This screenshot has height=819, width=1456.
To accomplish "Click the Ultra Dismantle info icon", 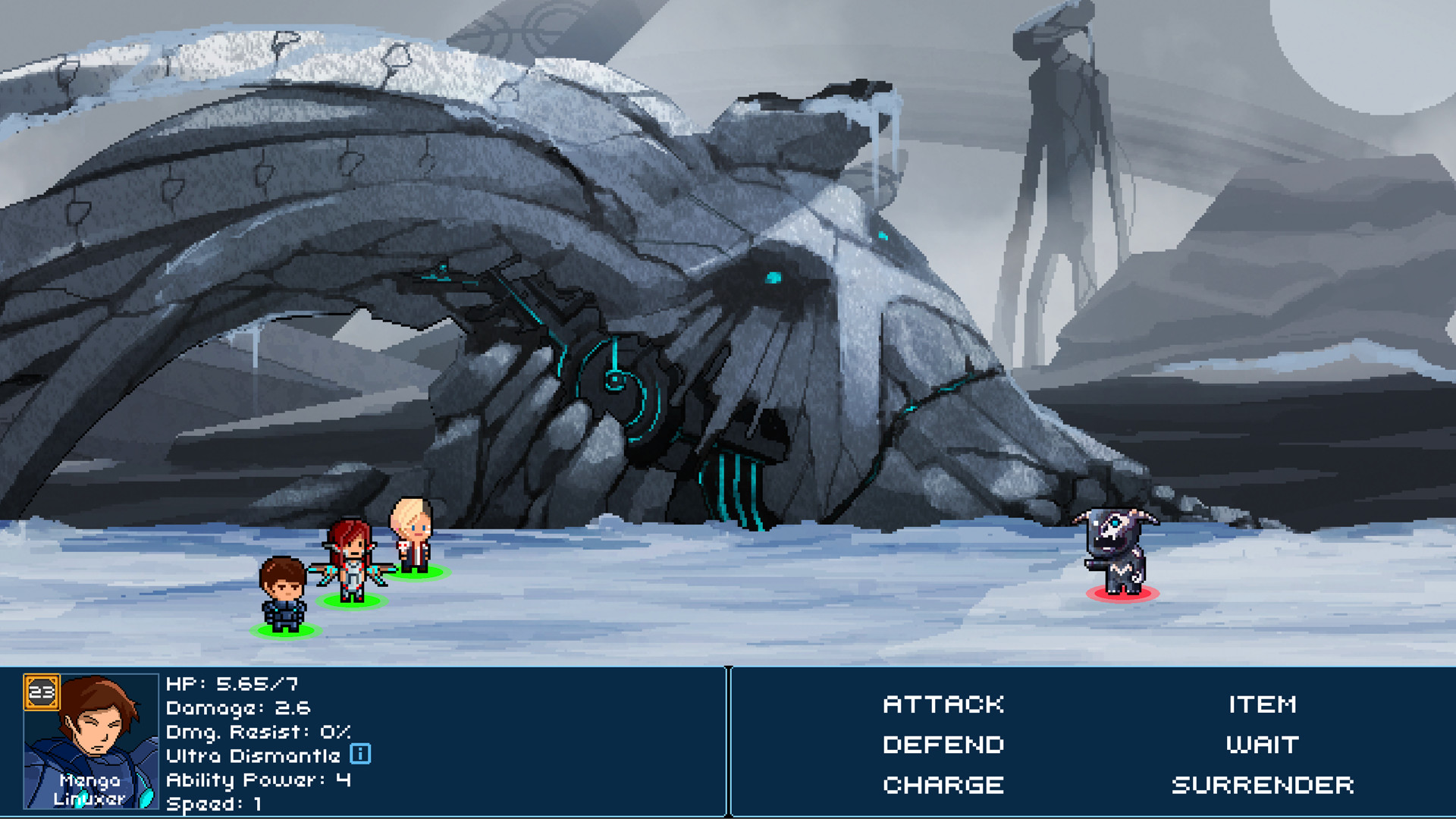I will [x=362, y=754].
